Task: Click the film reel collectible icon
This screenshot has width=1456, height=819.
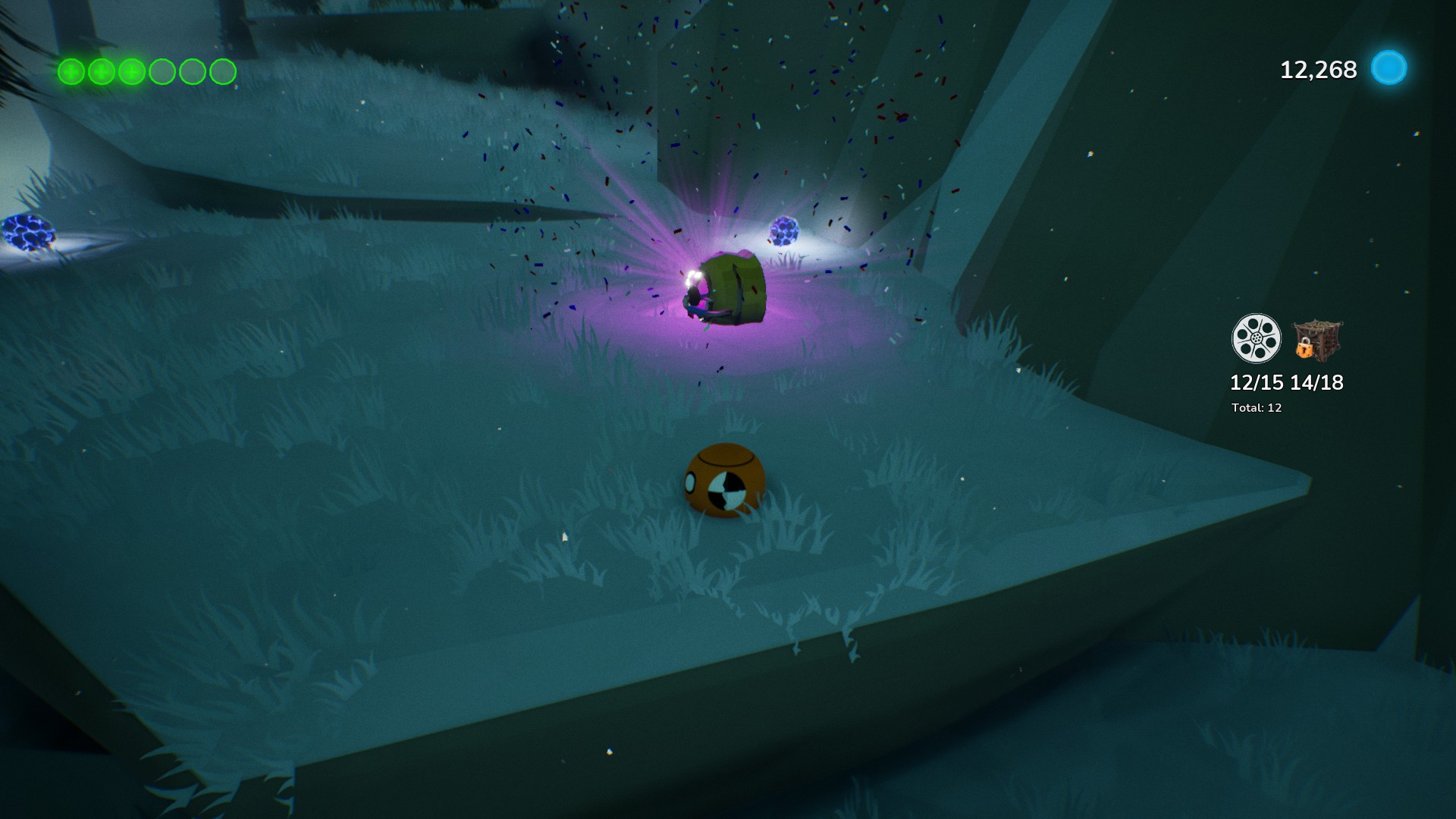Action: (x=1256, y=338)
